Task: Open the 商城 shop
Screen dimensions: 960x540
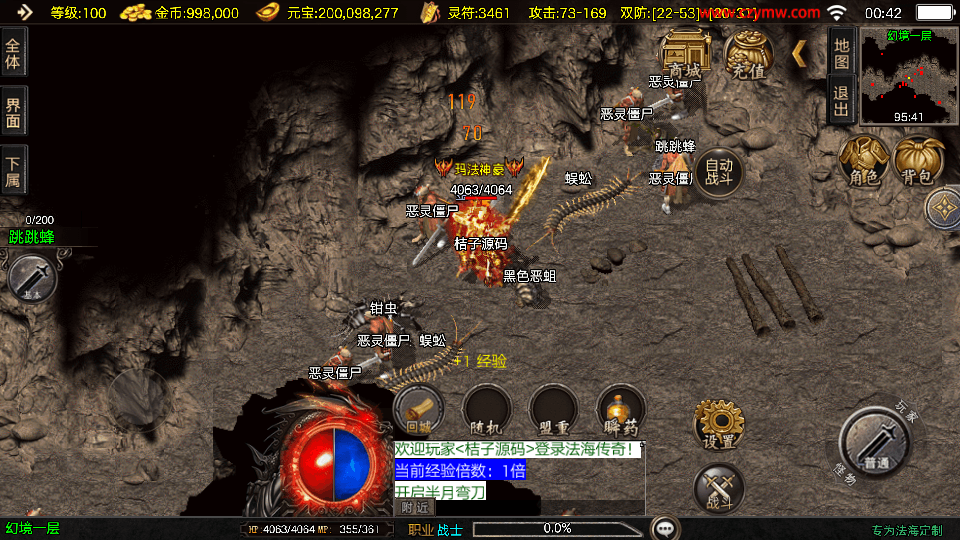Action: click(x=686, y=53)
